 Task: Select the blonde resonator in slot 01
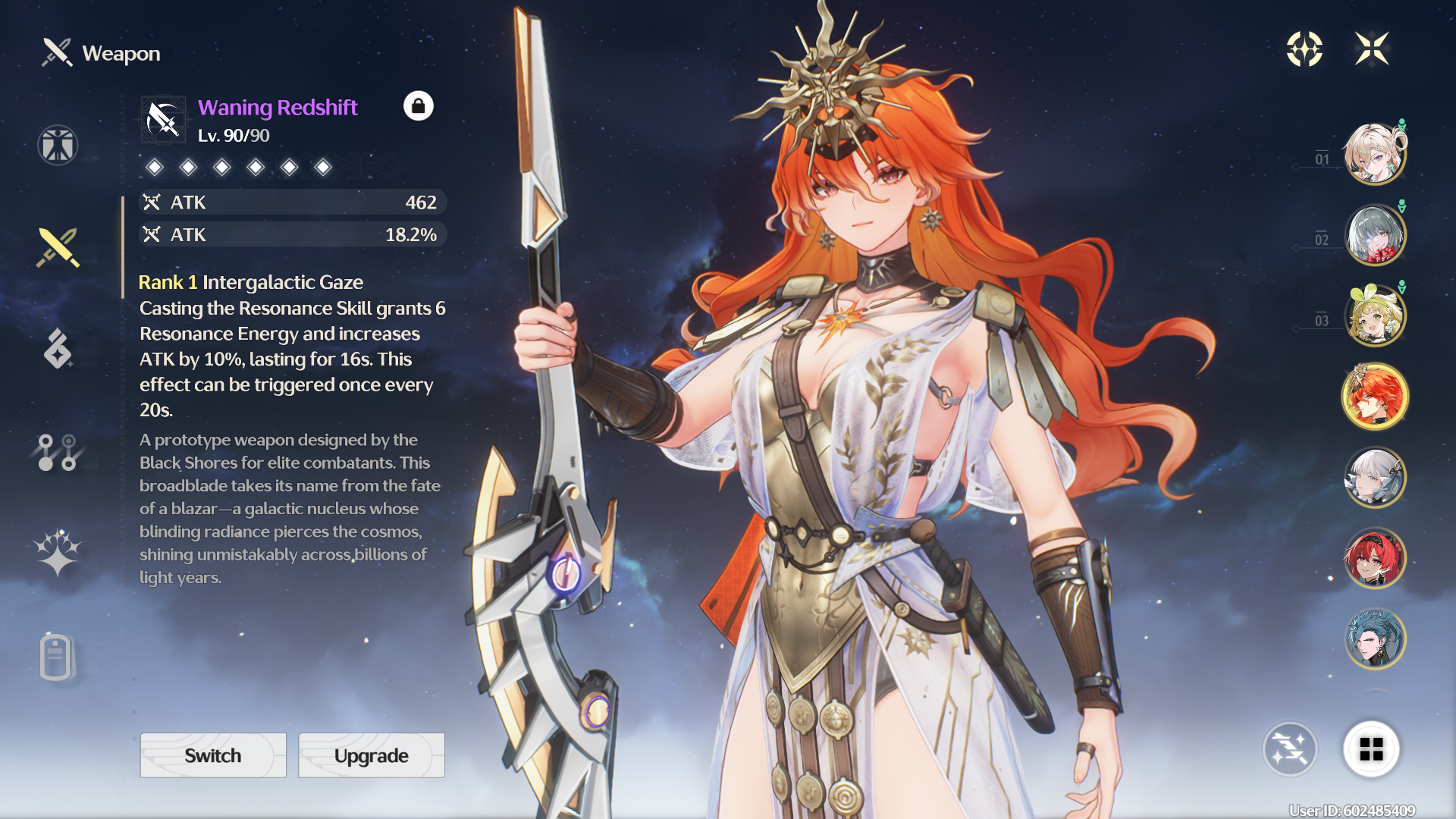click(1374, 155)
